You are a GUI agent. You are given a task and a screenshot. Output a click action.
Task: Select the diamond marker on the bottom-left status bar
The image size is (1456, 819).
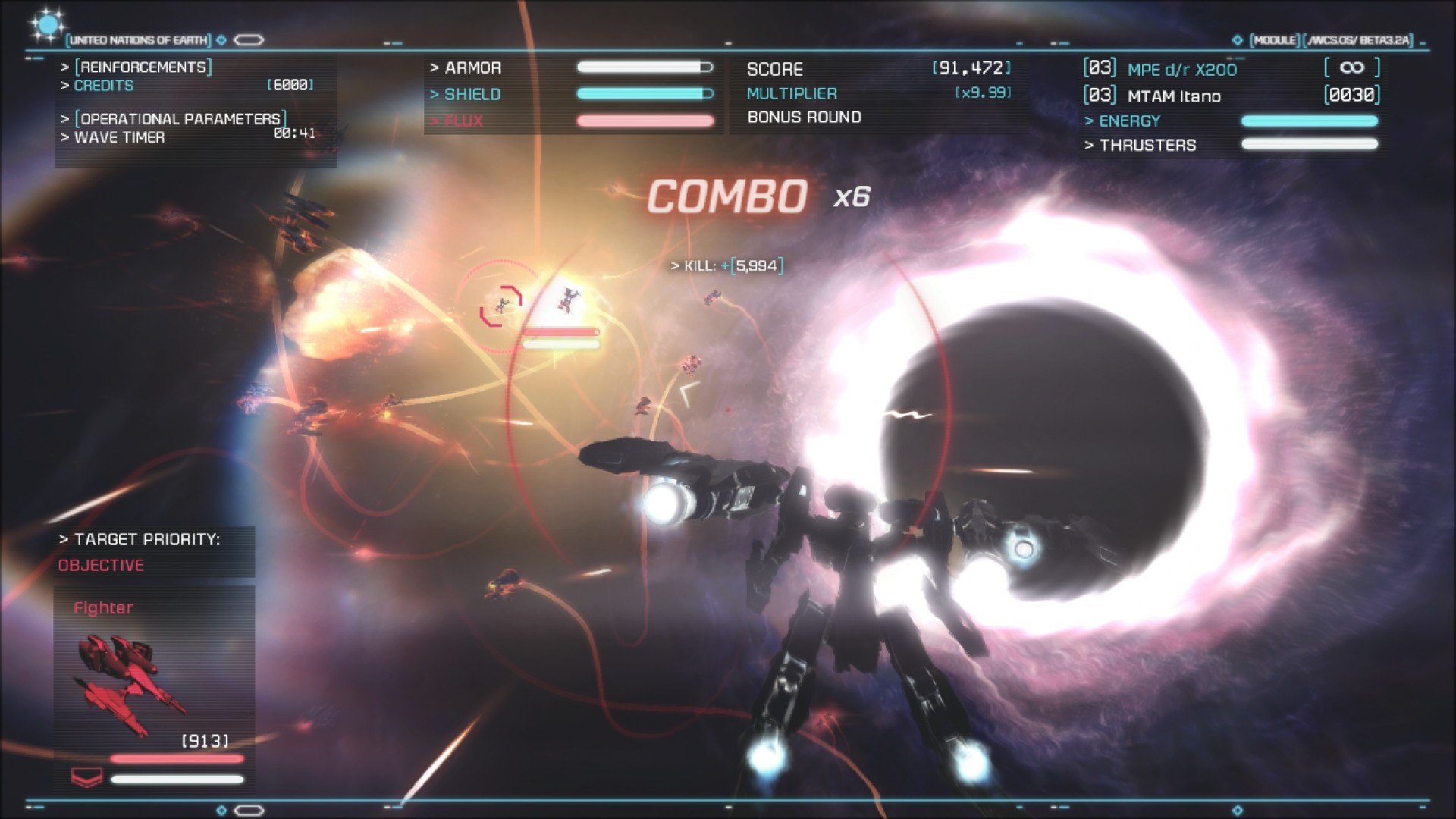point(221,808)
